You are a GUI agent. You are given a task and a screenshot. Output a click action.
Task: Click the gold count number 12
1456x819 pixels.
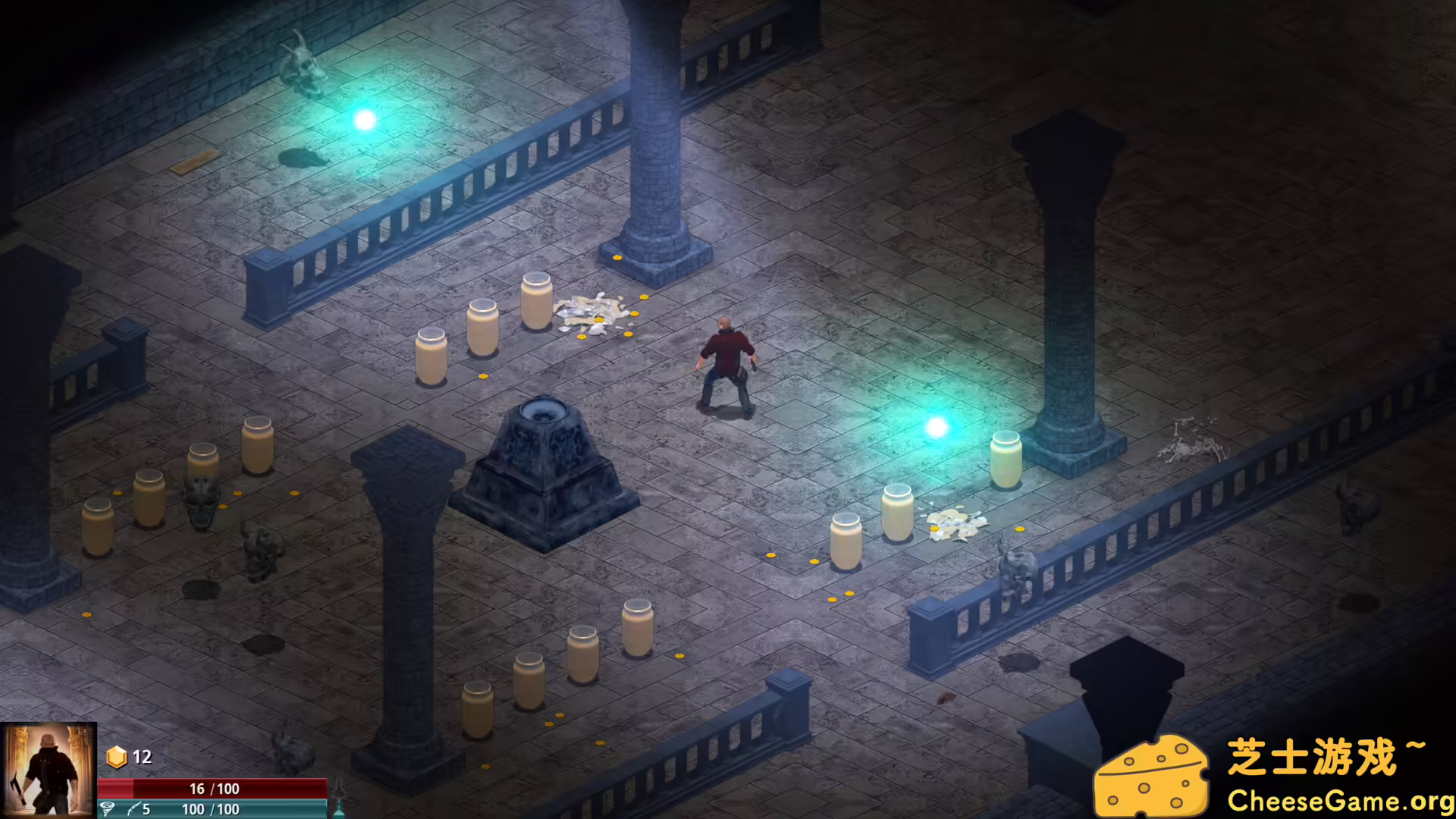(141, 756)
